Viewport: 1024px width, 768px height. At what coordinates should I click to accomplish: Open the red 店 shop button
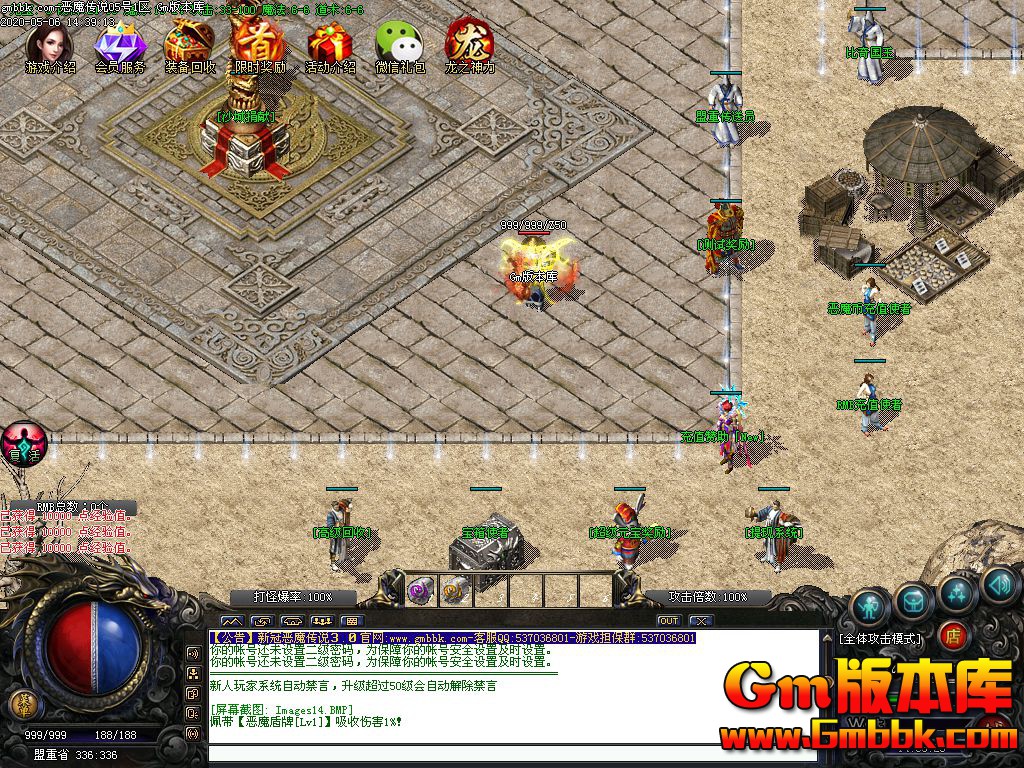(x=953, y=634)
